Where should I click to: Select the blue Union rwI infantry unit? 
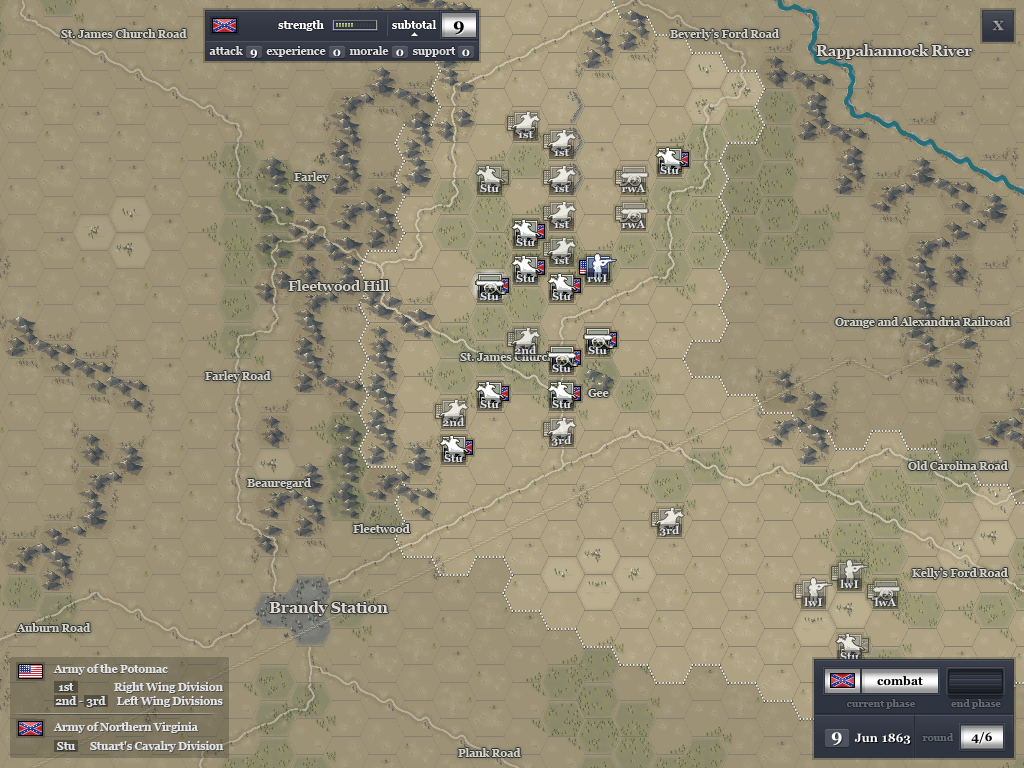[x=598, y=267]
